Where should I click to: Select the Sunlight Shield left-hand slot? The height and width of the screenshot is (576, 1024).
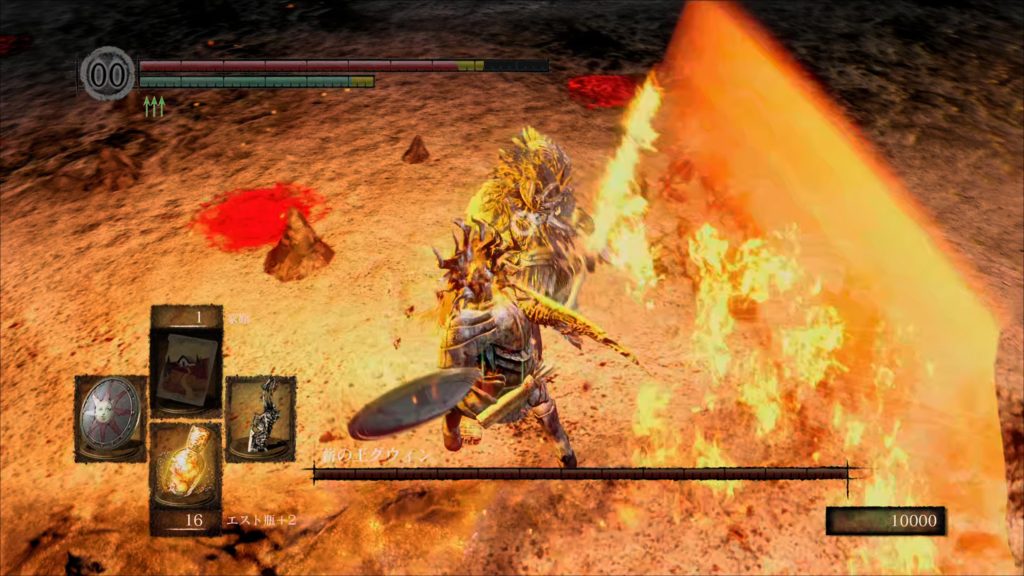click(x=110, y=418)
